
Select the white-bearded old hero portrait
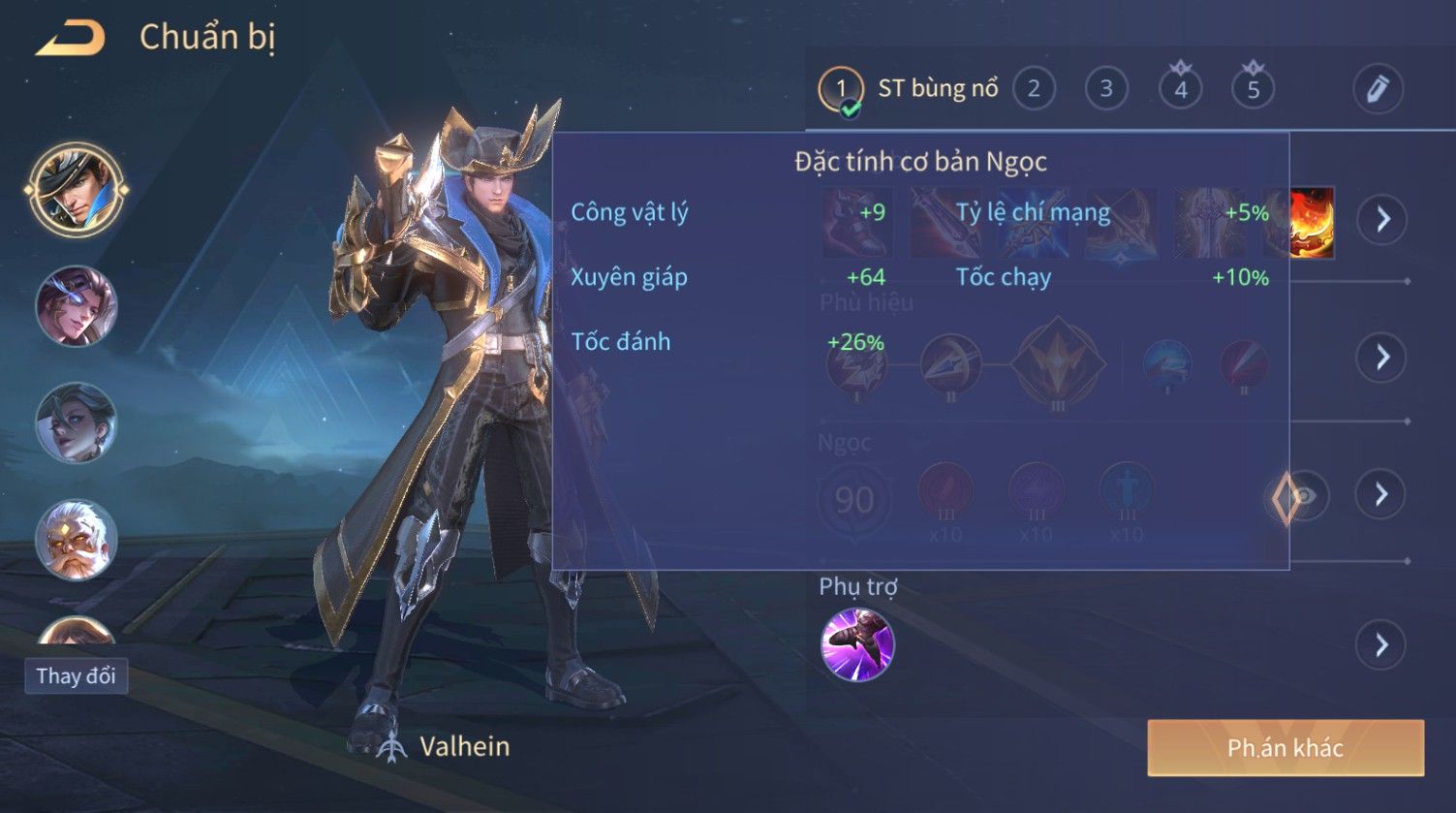(77, 539)
